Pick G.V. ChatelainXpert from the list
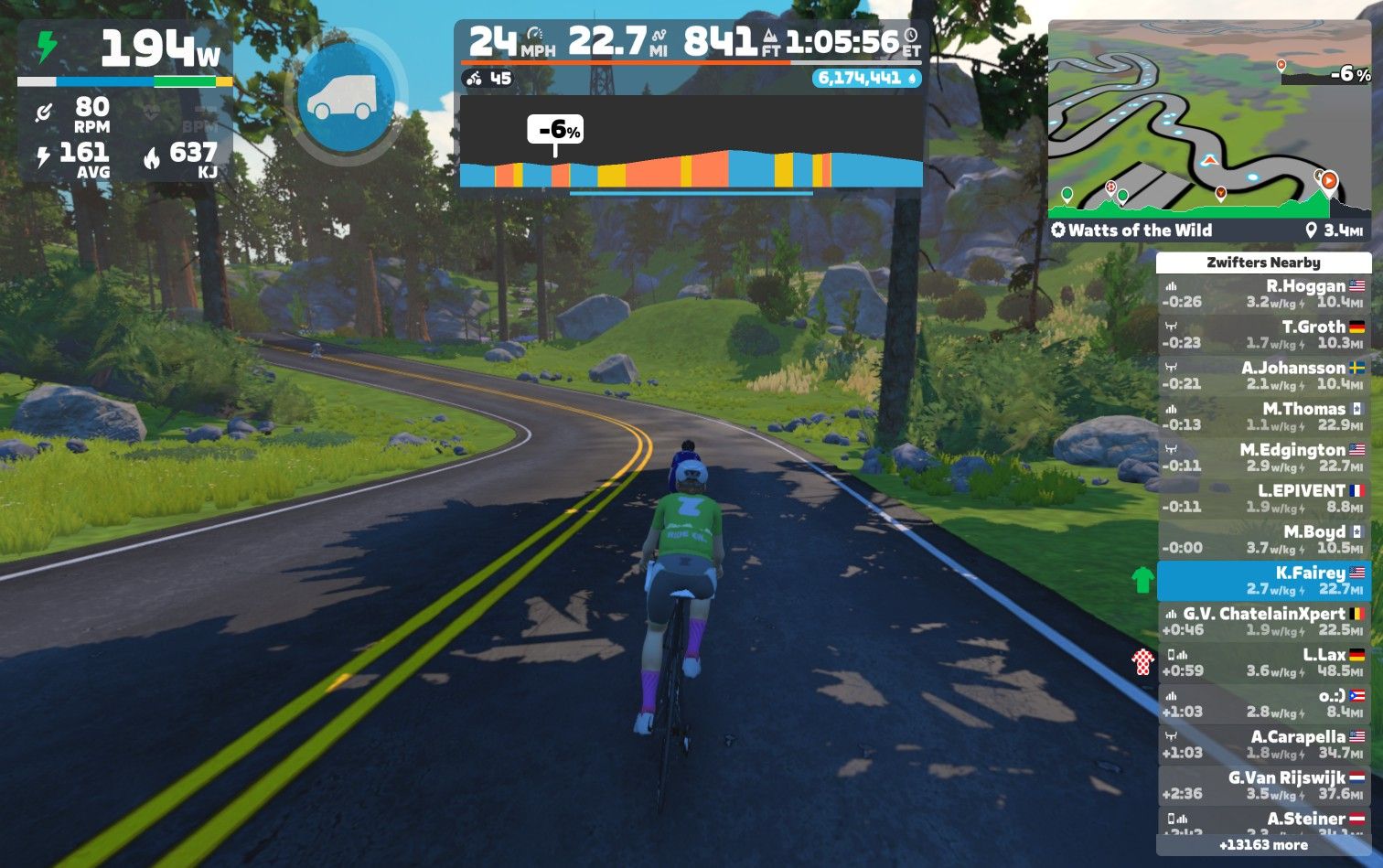The width and height of the screenshot is (1383, 868). tap(1263, 621)
